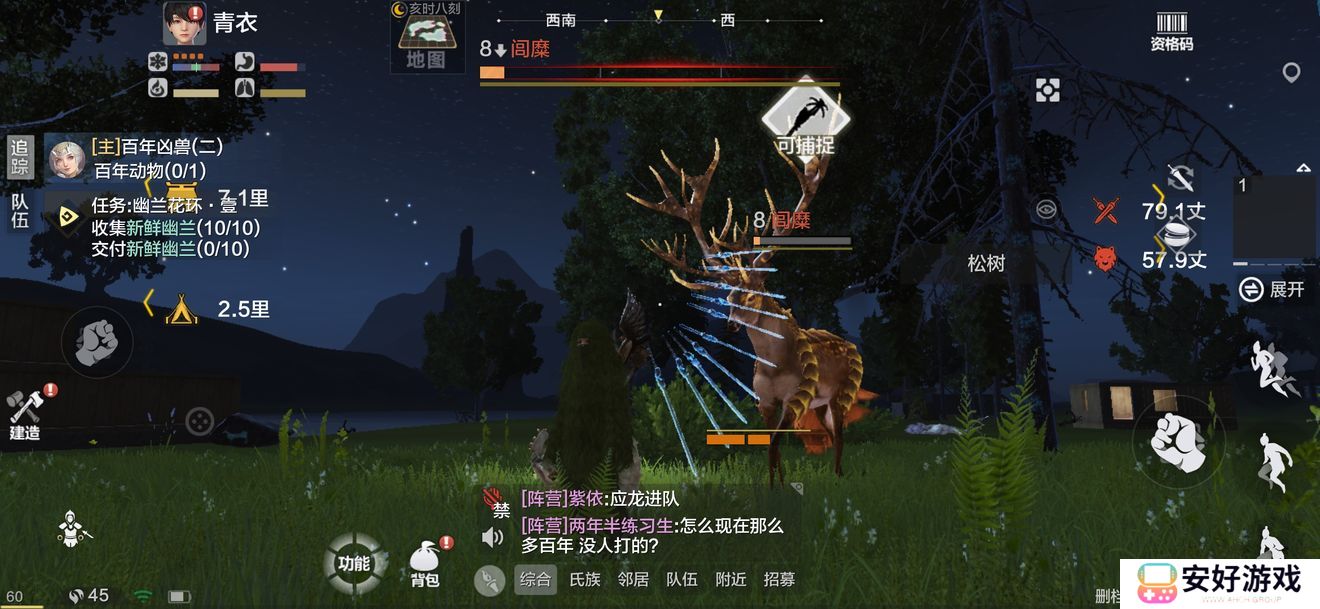Switch chat to 邻居 channel
Screen dimensions: 1320x609
click(633, 579)
